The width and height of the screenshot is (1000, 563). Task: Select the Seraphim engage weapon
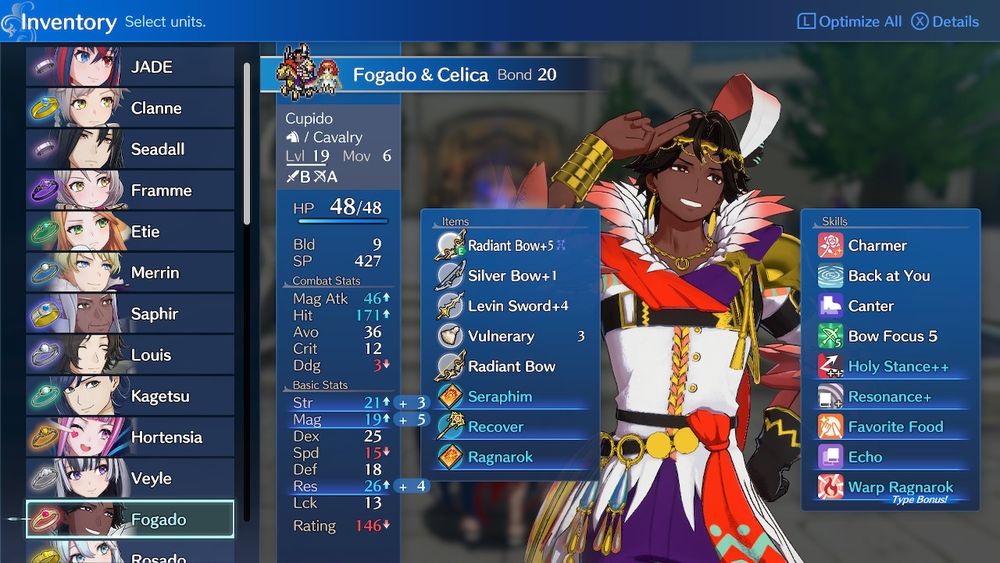[x=499, y=397]
